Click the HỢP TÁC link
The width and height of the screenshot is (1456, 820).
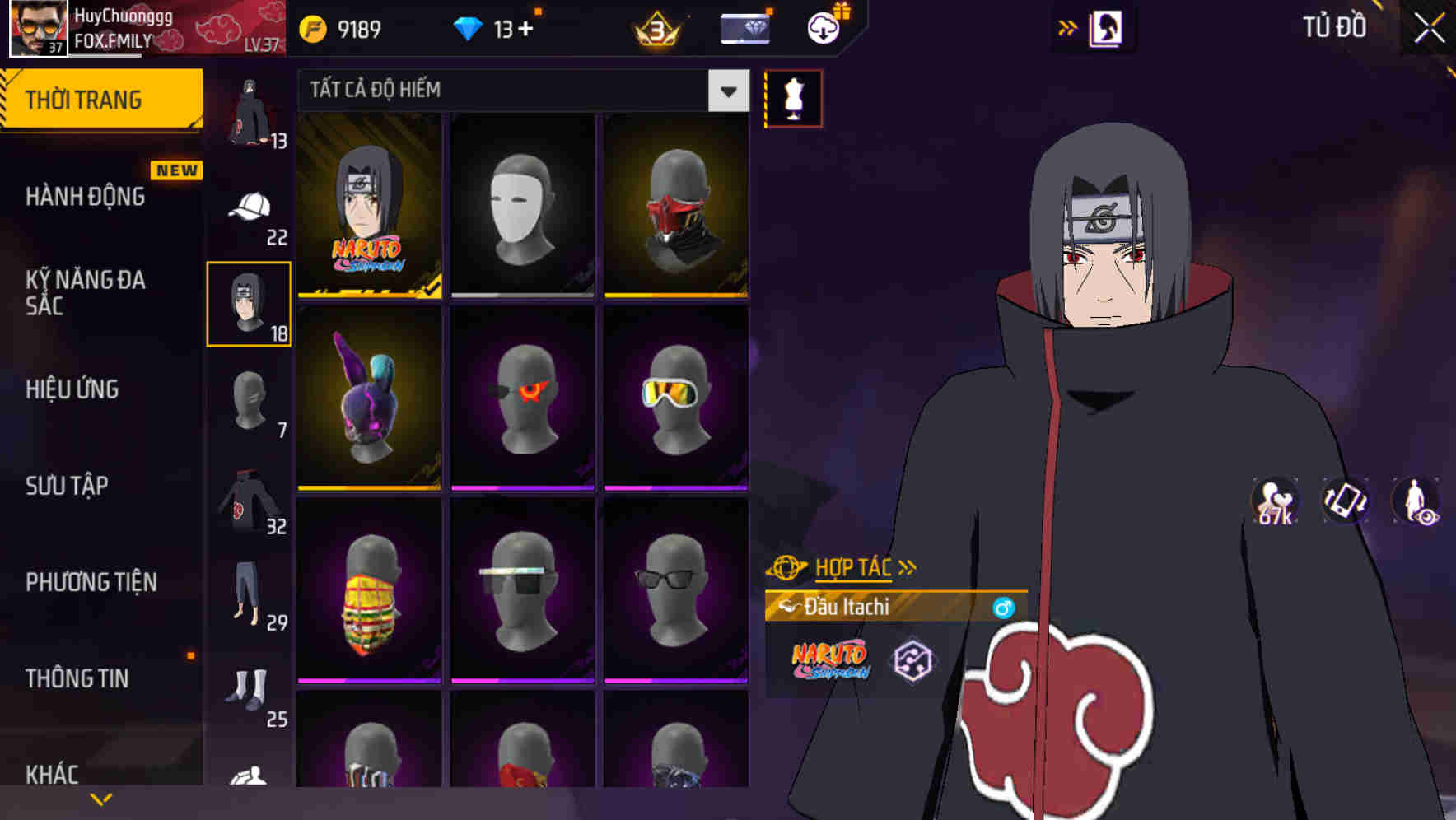click(854, 566)
